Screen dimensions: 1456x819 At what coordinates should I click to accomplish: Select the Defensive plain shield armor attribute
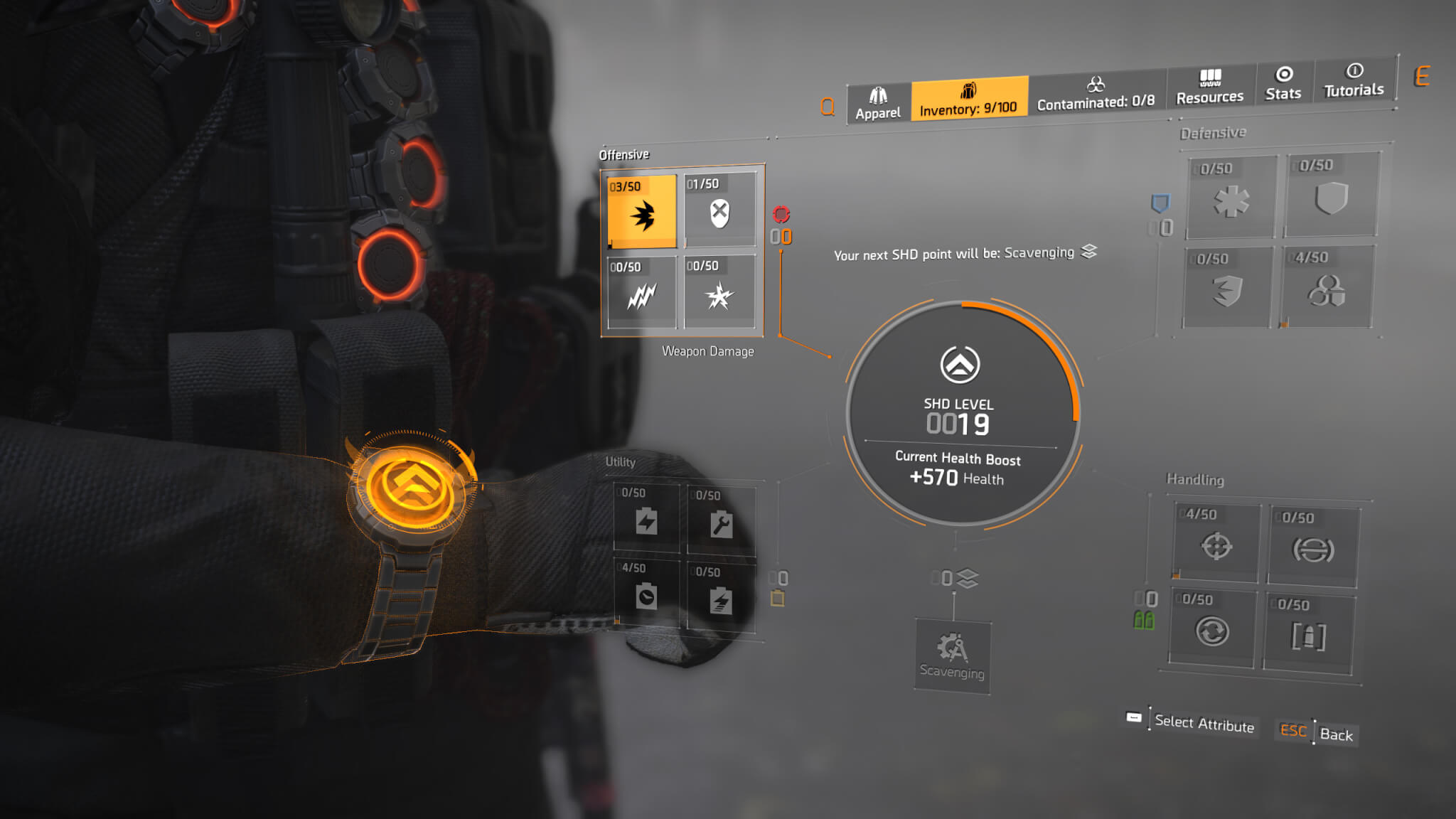point(1332,195)
